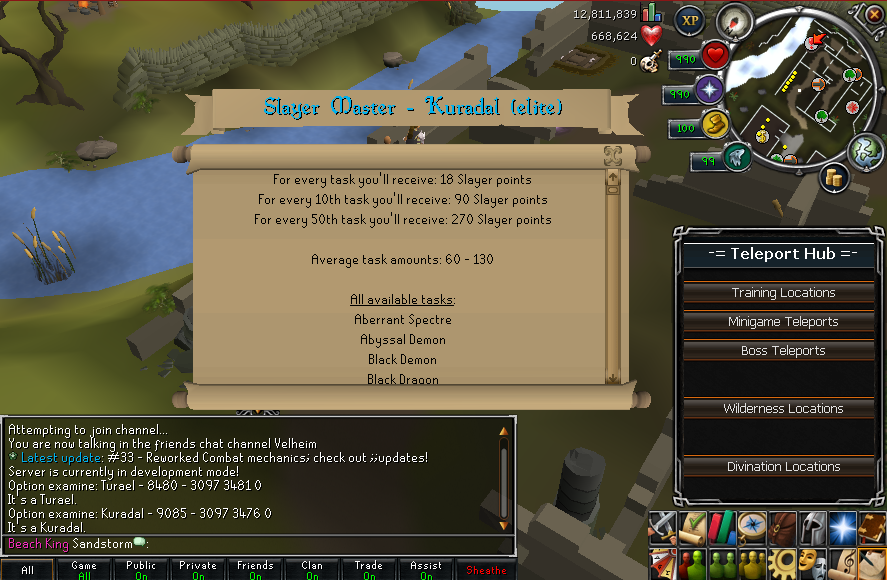Select Divination Locations entry
Viewport: 887px width, 580px height.
coord(783,467)
